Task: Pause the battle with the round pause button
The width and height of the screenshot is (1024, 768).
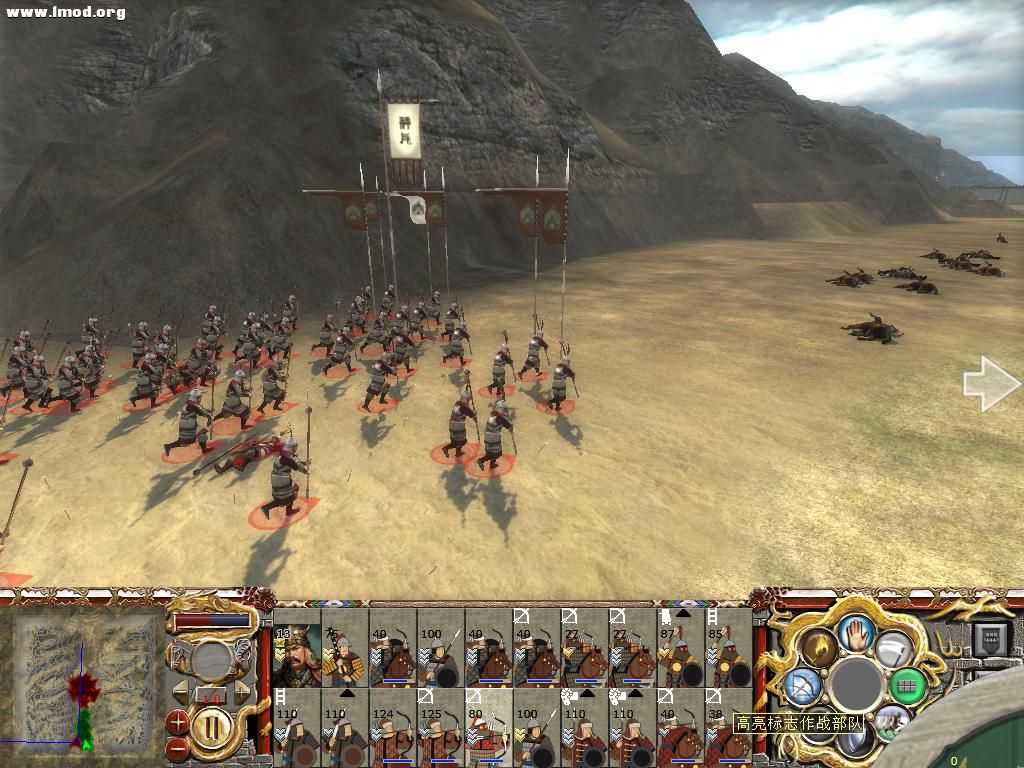Action: pos(213,725)
